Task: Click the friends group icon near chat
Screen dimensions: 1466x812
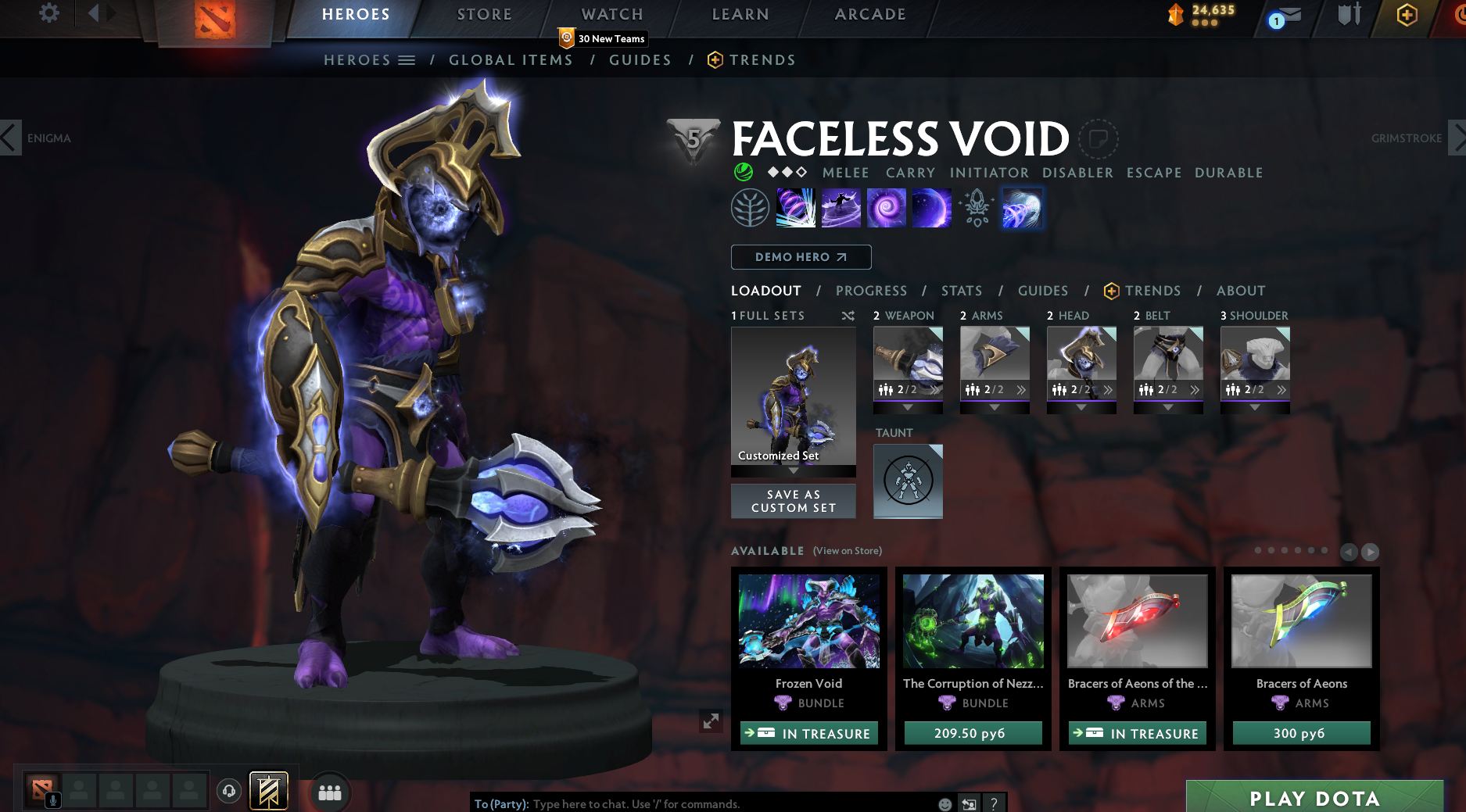Action: (x=329, y=792)
